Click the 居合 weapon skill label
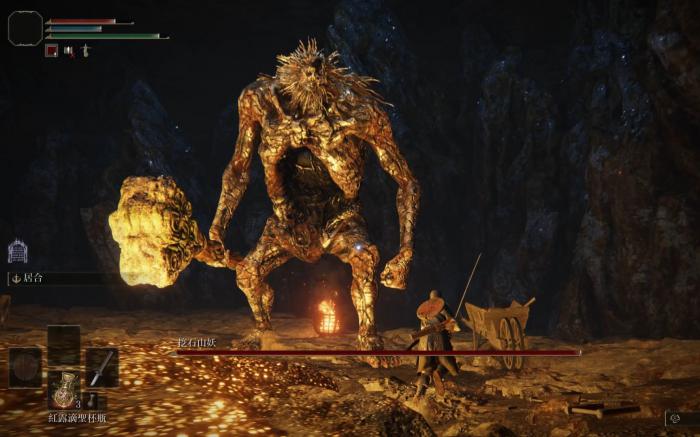 pos(36,279)
